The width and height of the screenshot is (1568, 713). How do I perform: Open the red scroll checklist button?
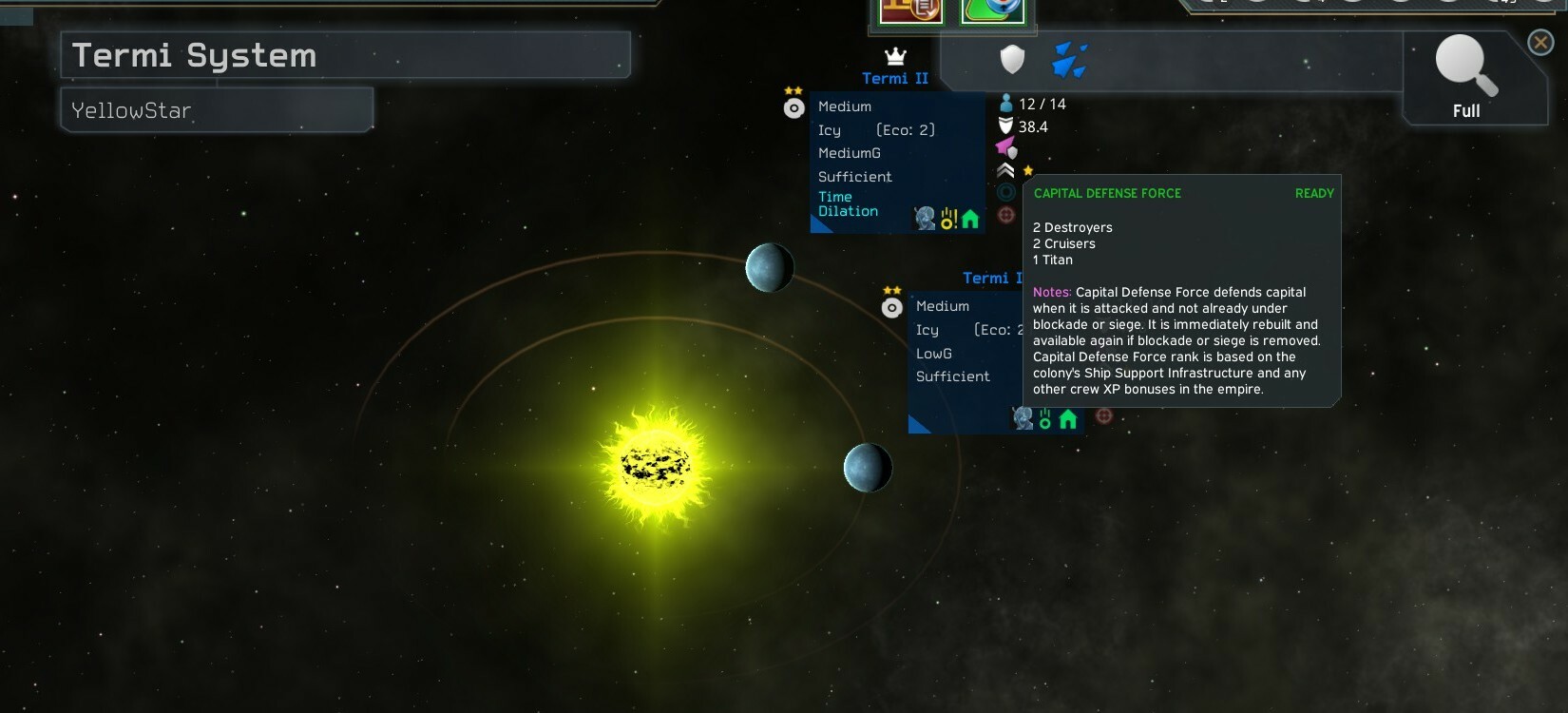click(x=910, y=10)
